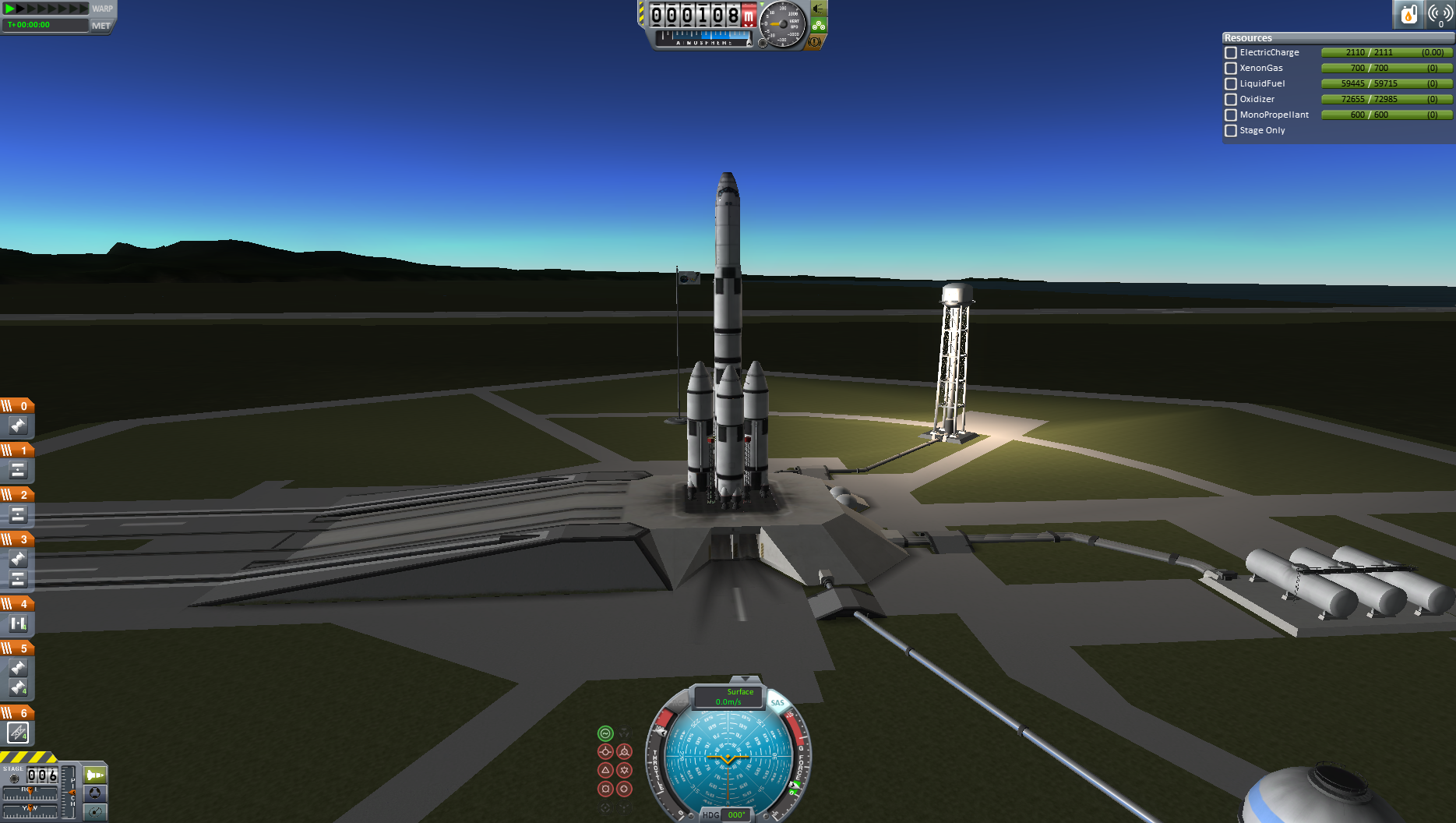This screenshot has height=823, width=1456.
Task: Toggle landing gear action button
Action: coord(819,26)
